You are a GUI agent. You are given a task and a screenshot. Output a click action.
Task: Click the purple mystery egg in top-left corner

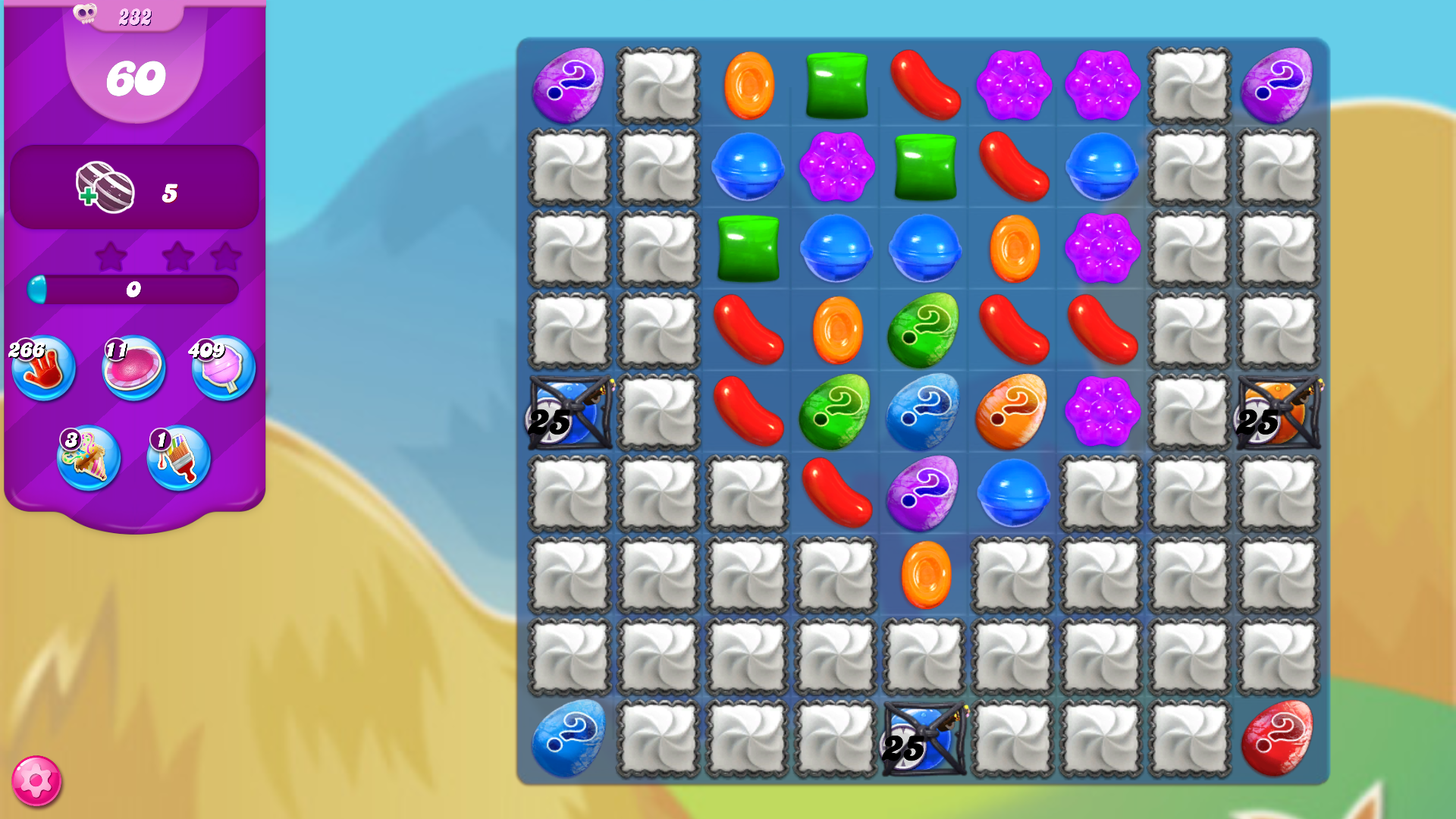567,85
